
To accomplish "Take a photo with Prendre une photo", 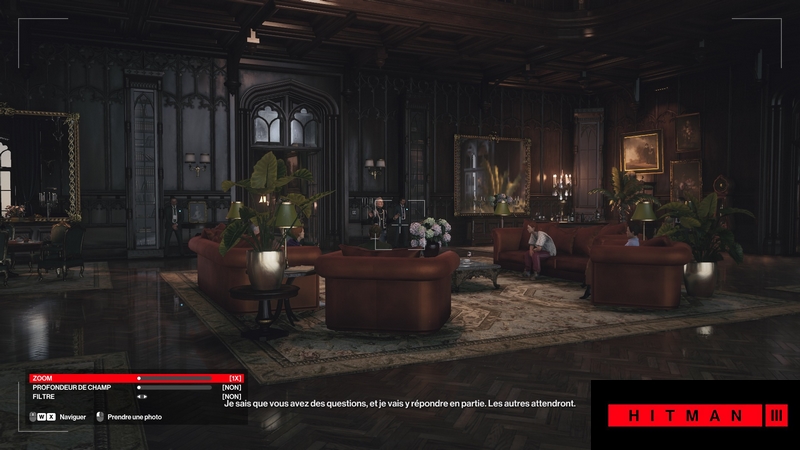I will (130, 417).
